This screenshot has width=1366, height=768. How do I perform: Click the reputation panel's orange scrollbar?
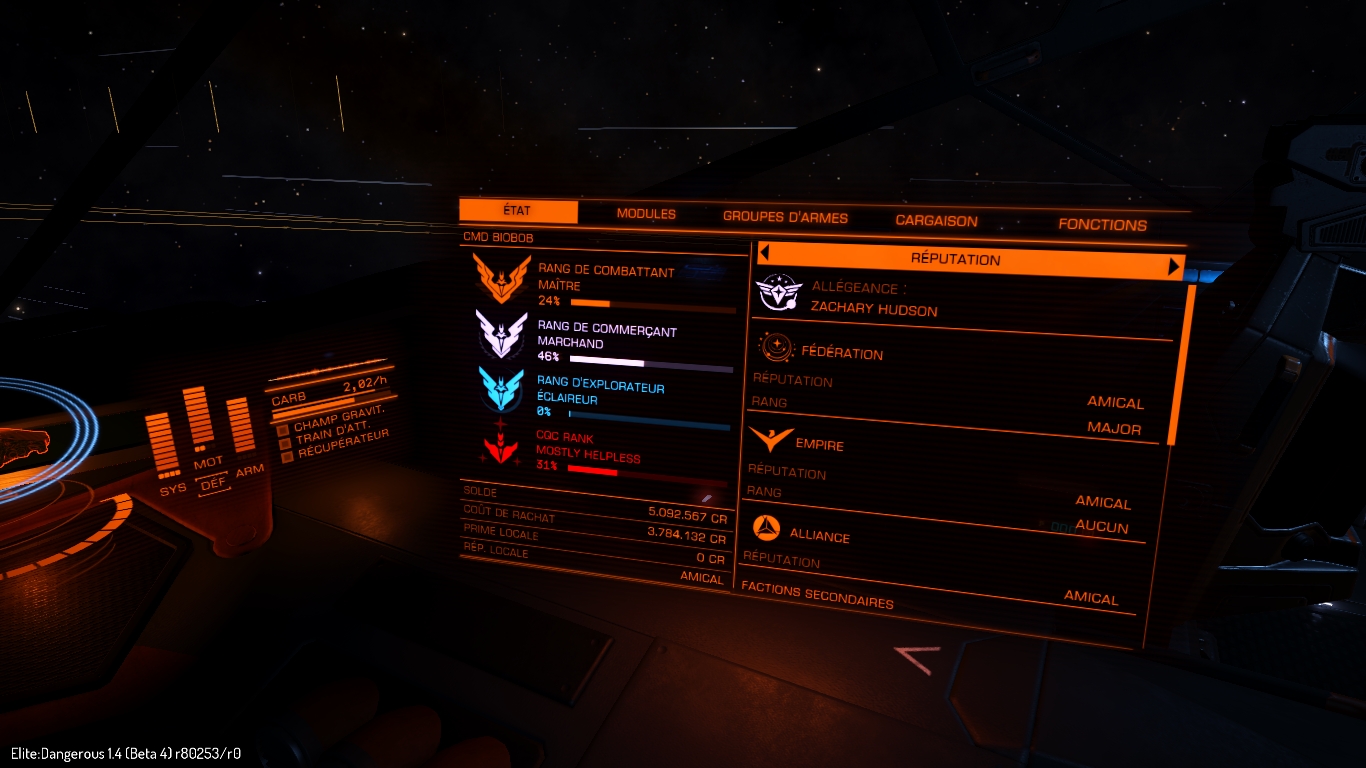point(1180,365)
